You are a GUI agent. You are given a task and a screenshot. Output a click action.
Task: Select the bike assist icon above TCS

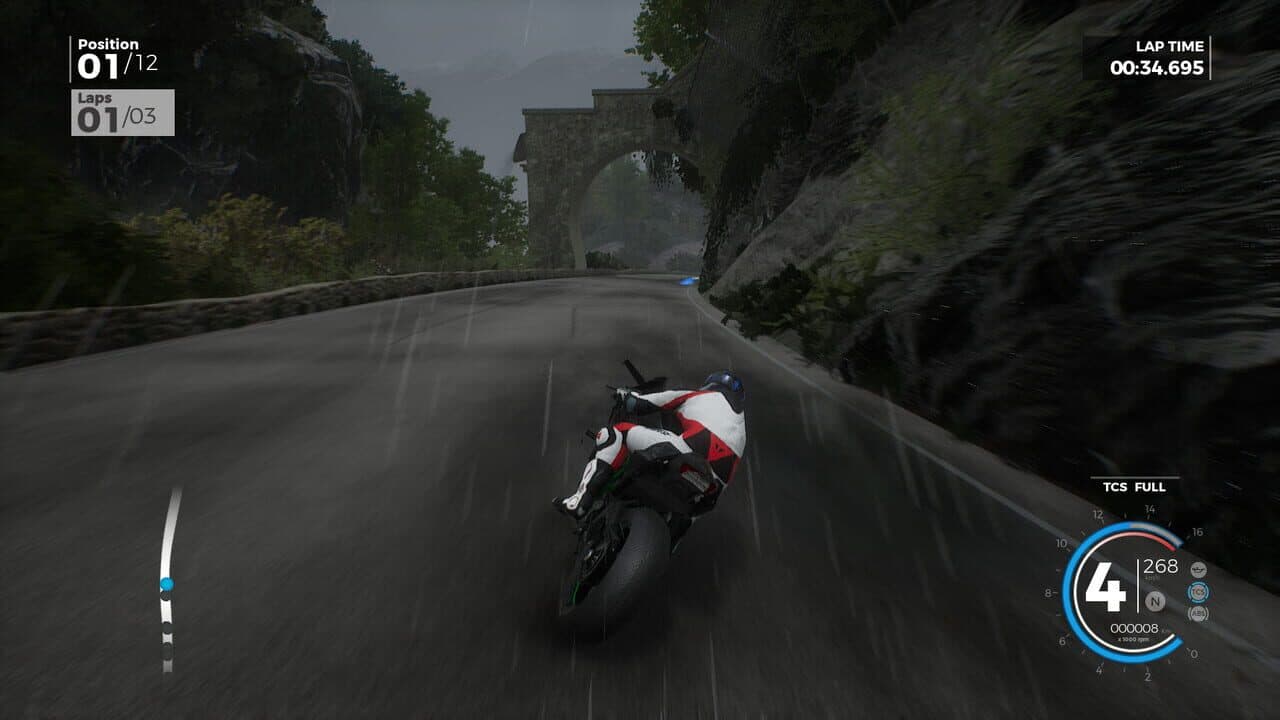click(1199, 570)
